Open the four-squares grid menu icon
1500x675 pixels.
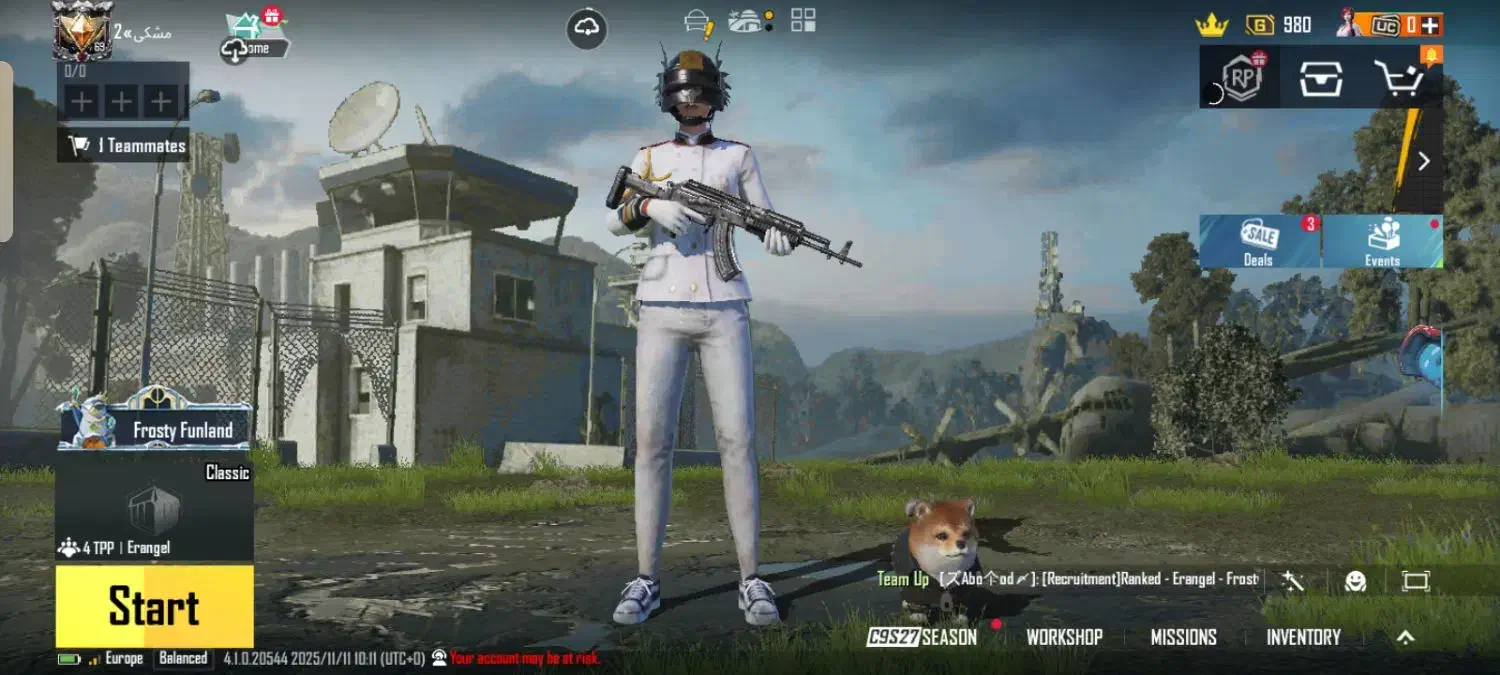[803, 20]
